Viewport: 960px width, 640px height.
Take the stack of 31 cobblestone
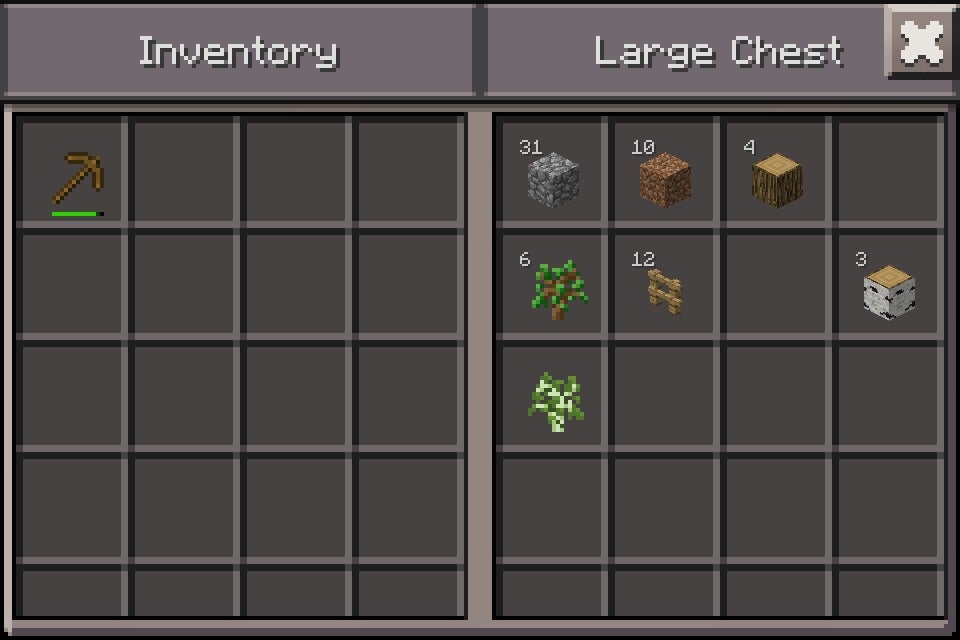click(x=553, y=178)
